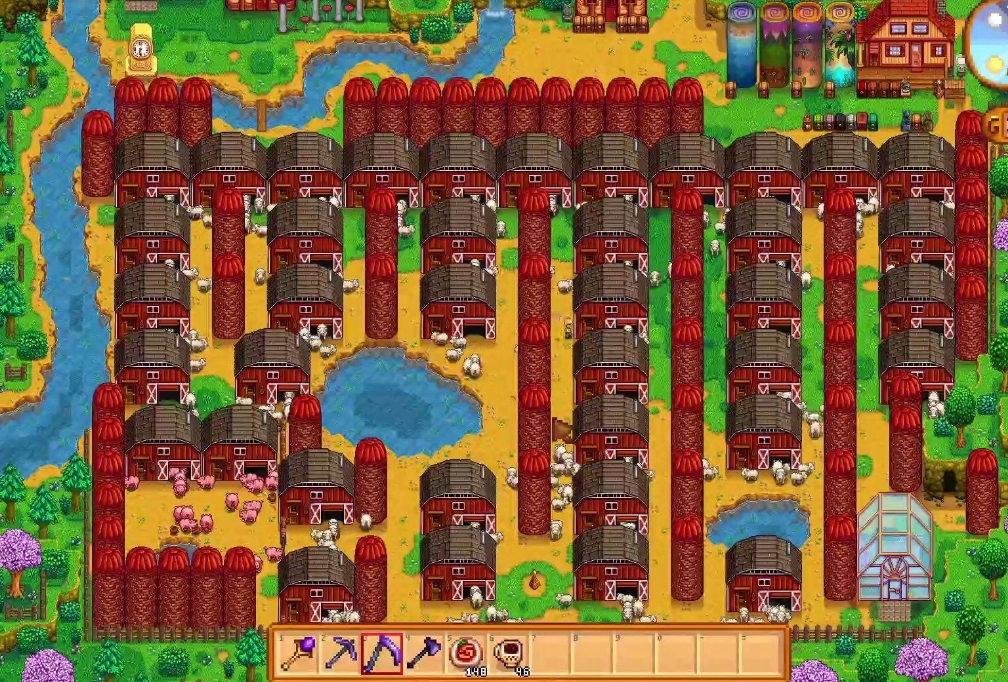The image size is (1008, 682).
Task: Select the purple Return Scepter in the hotbar
Action: pos(297,654)
